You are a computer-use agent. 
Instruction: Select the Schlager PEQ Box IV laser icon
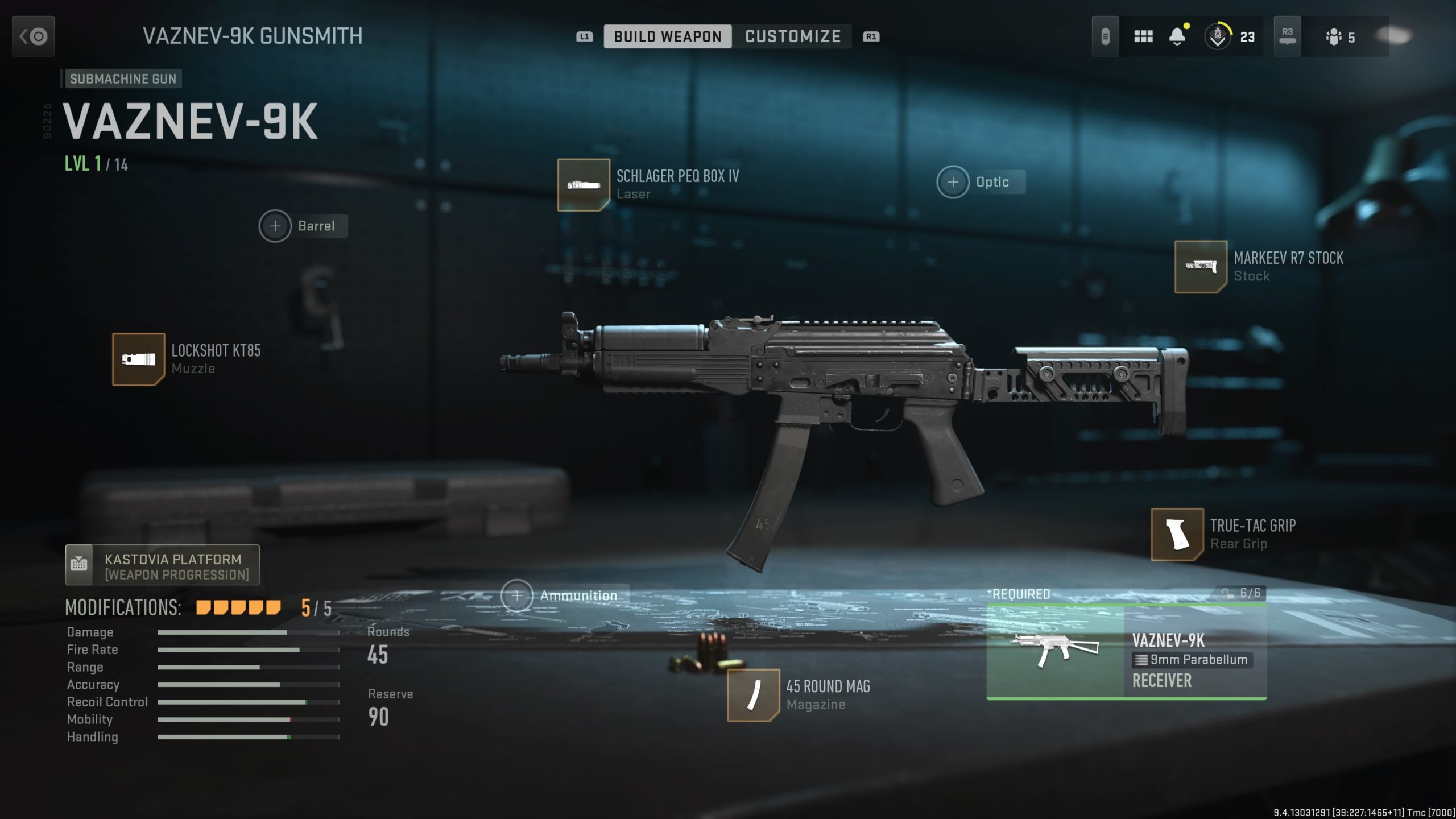pos(582,184)
